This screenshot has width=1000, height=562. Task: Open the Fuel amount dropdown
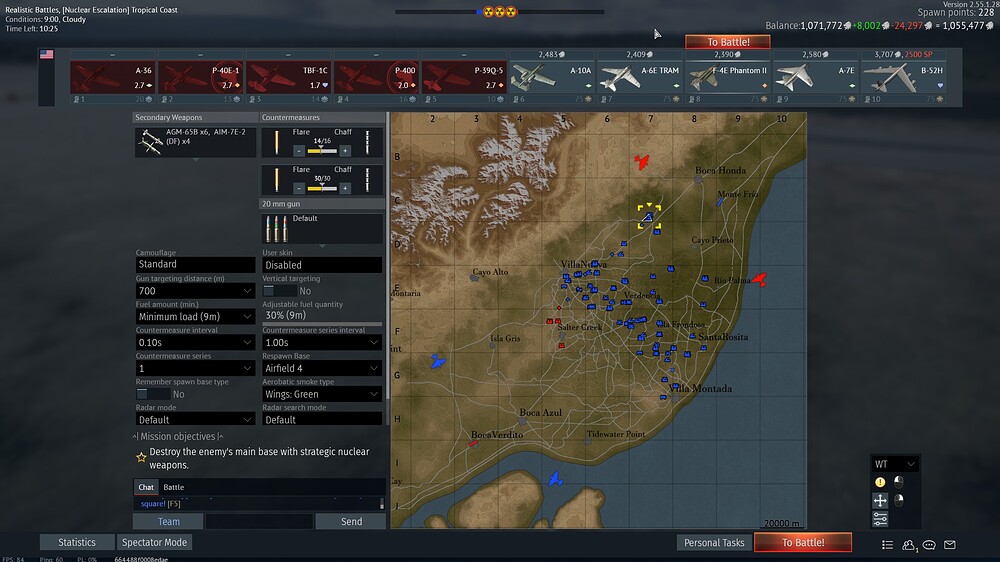[195, 316]
